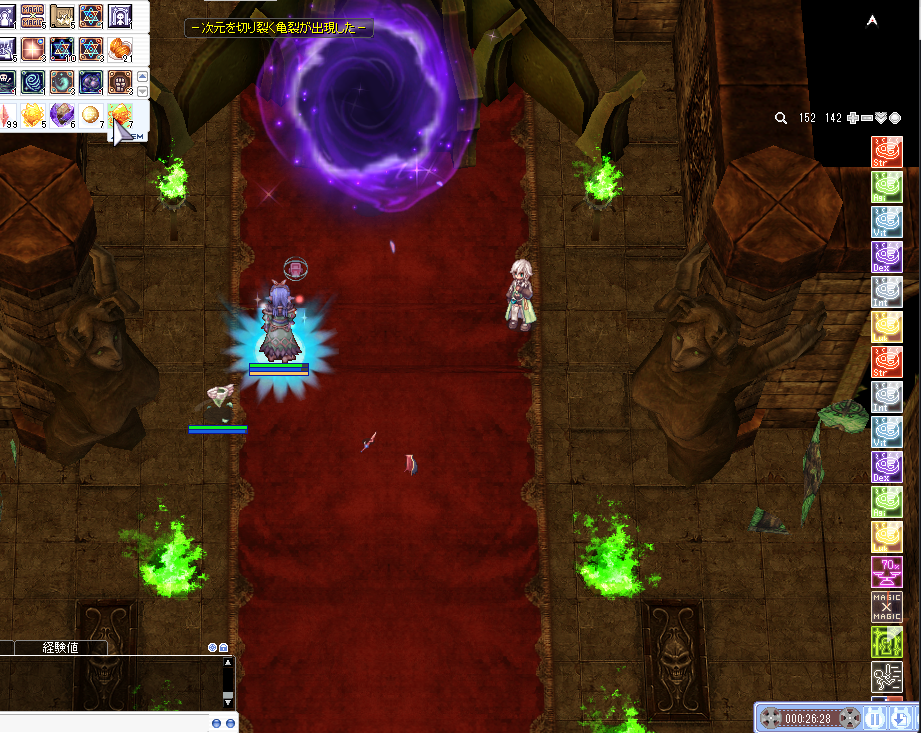This screenshot has width=921, height=733.
Task: Zoom in the minimap with plus
Action: coord(852,118)
